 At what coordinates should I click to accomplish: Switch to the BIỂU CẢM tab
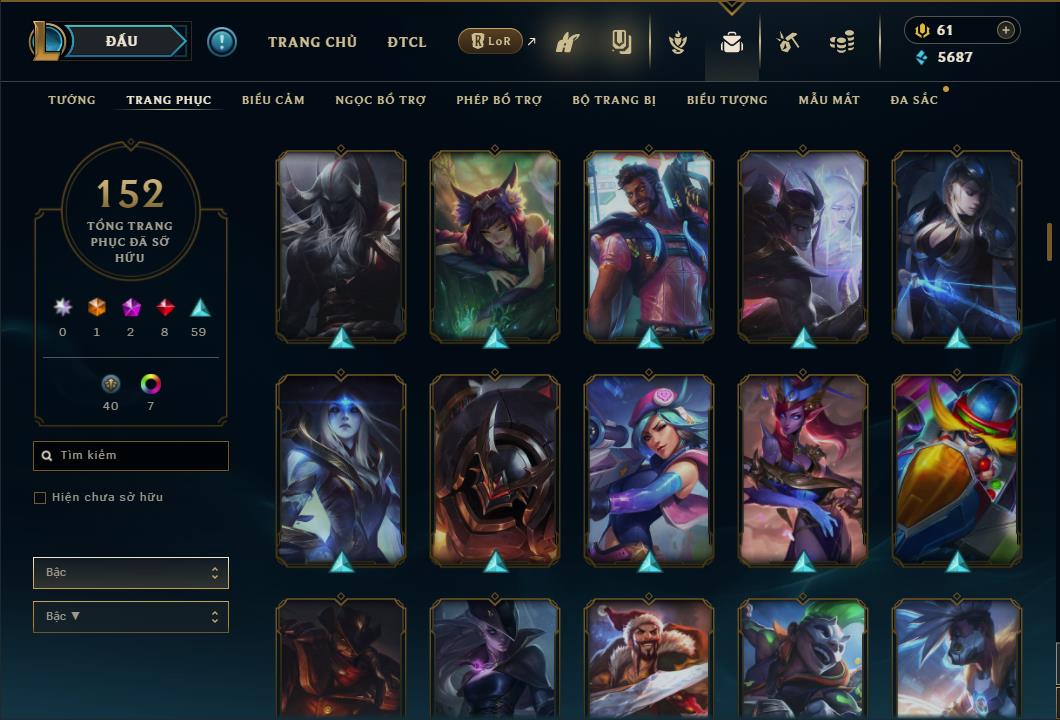coord(273,100)
